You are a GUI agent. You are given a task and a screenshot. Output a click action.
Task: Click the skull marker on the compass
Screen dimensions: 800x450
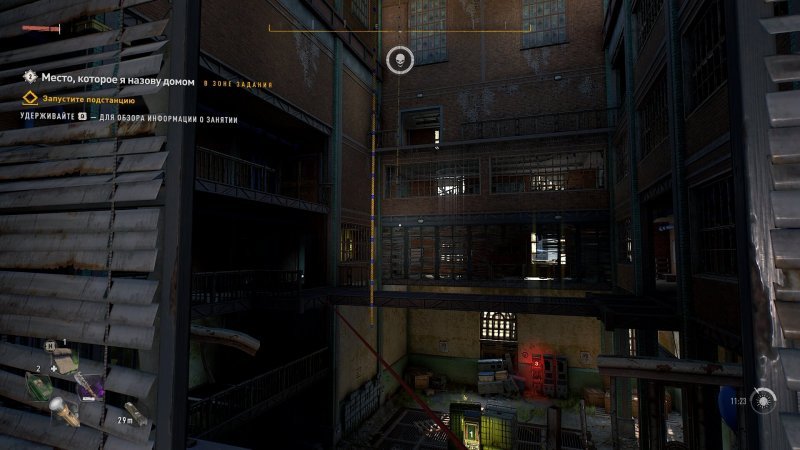click(x=399, y=60)
